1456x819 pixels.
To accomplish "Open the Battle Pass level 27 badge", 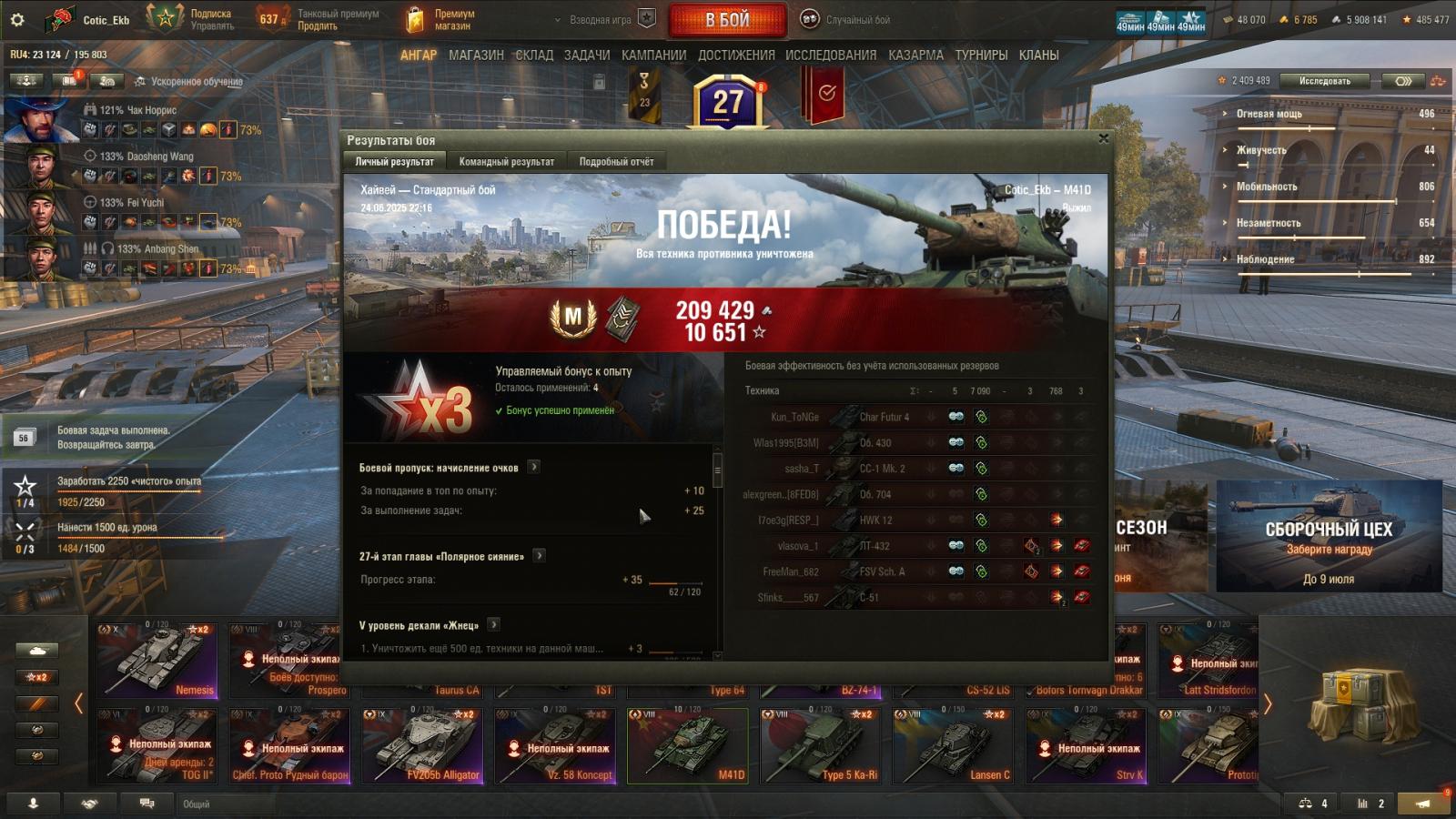I will tap(728, 102).
